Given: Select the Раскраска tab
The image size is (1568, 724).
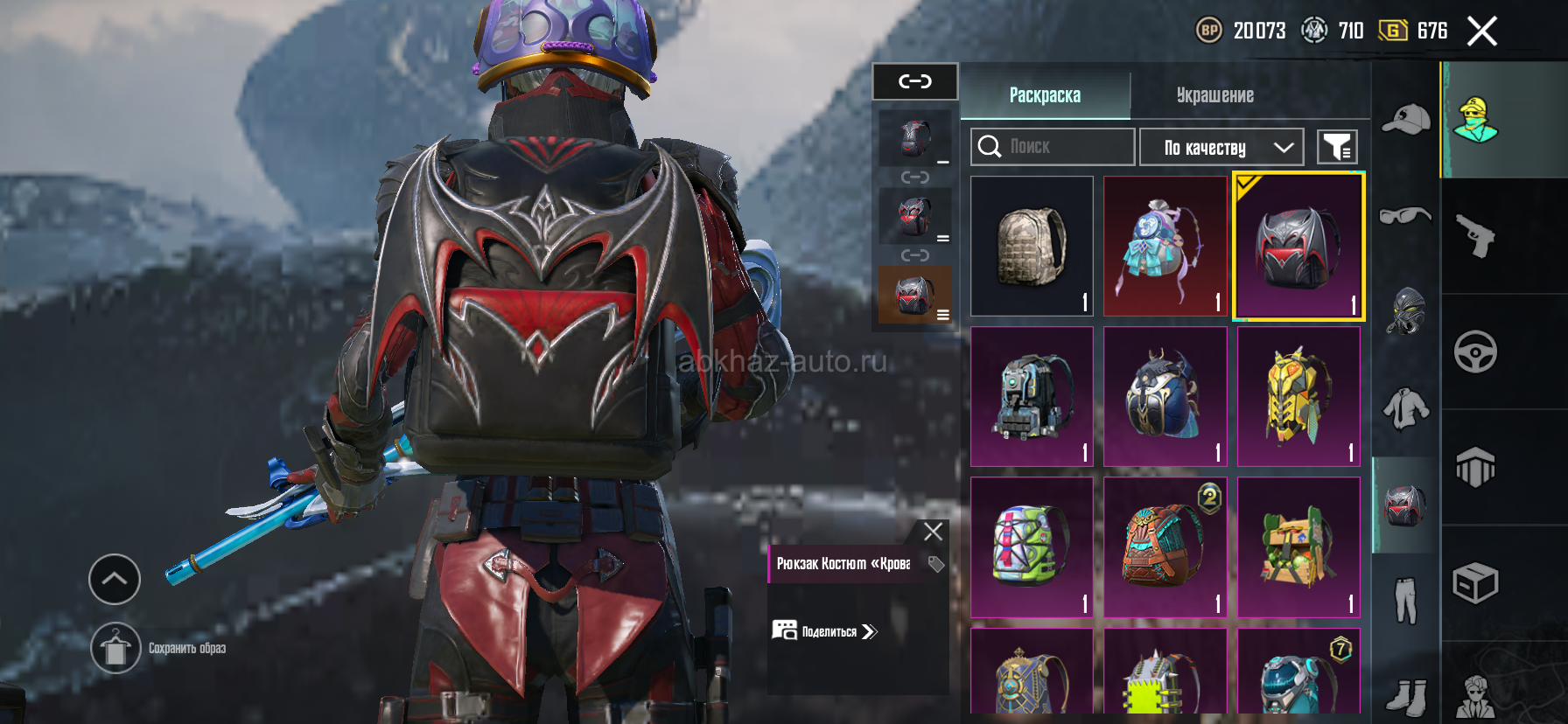Looking at the screenshot, I should [1045, 95].
